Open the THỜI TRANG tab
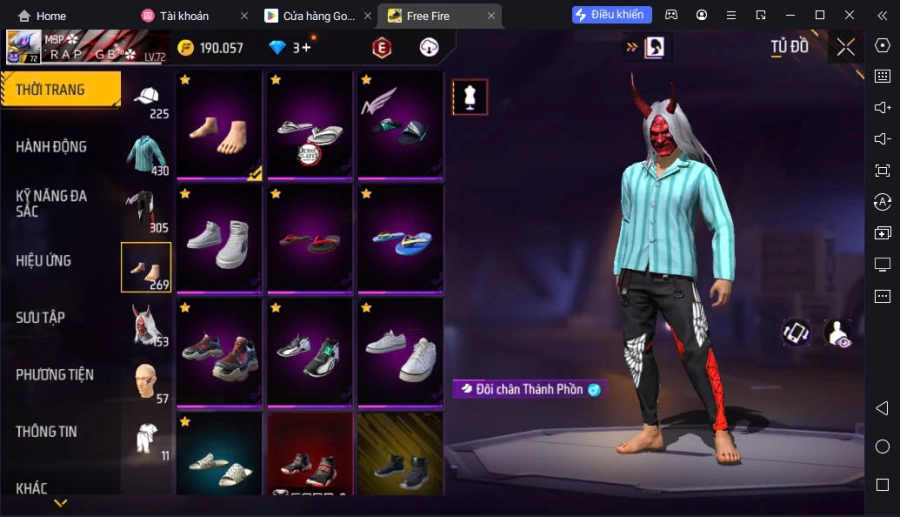The width and height of the screenshot is (900, 517). pos(58,90)
